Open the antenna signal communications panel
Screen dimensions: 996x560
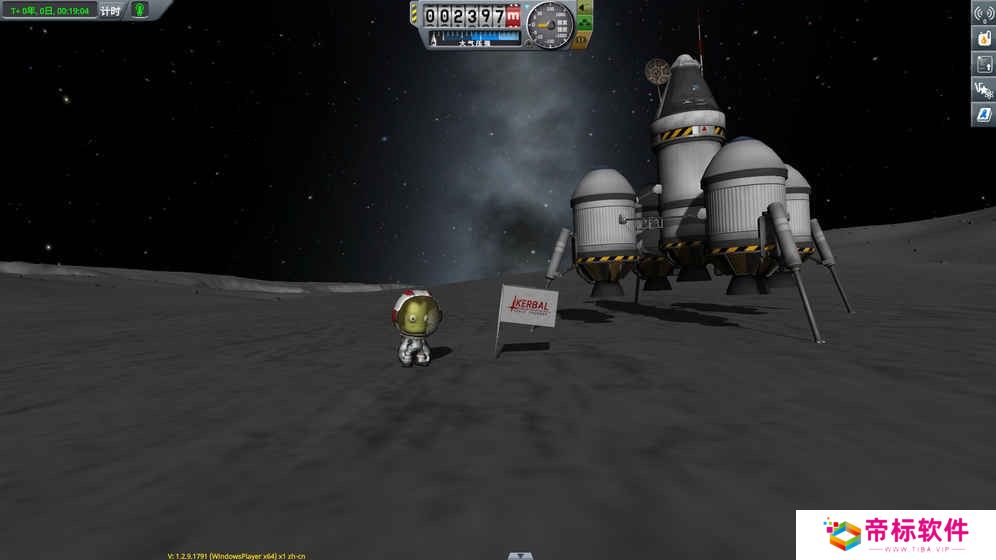click(x=982, y=14)
